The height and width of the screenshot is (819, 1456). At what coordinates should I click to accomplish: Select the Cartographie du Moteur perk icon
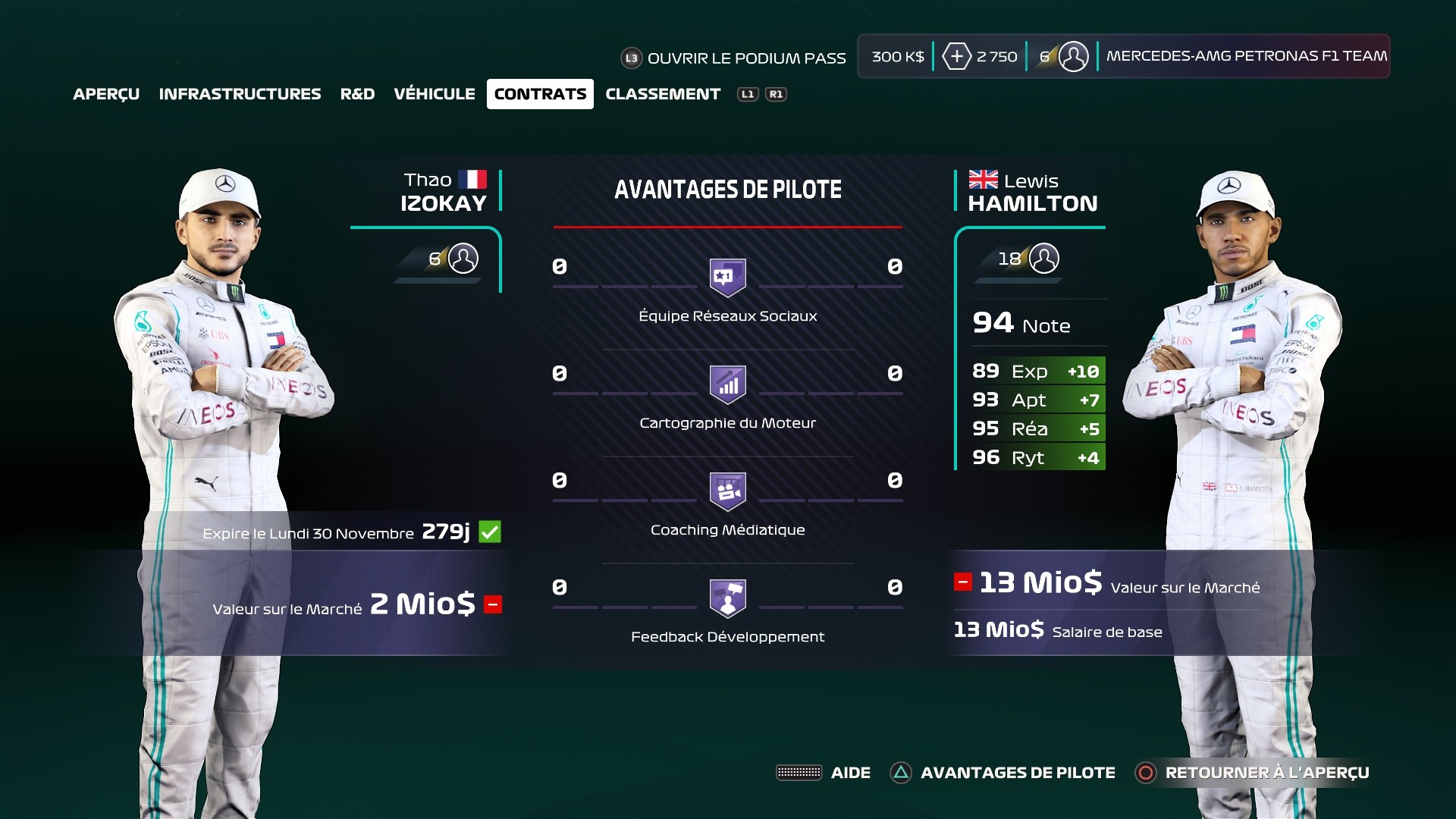[x=726, y=383]
